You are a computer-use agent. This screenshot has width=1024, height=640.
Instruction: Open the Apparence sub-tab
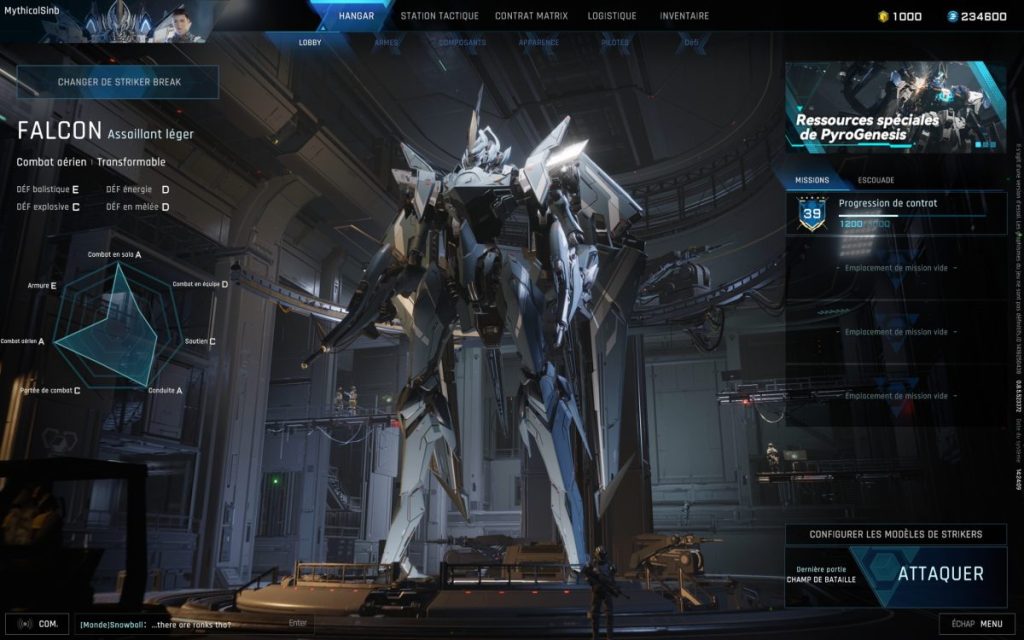pos(538,43)
